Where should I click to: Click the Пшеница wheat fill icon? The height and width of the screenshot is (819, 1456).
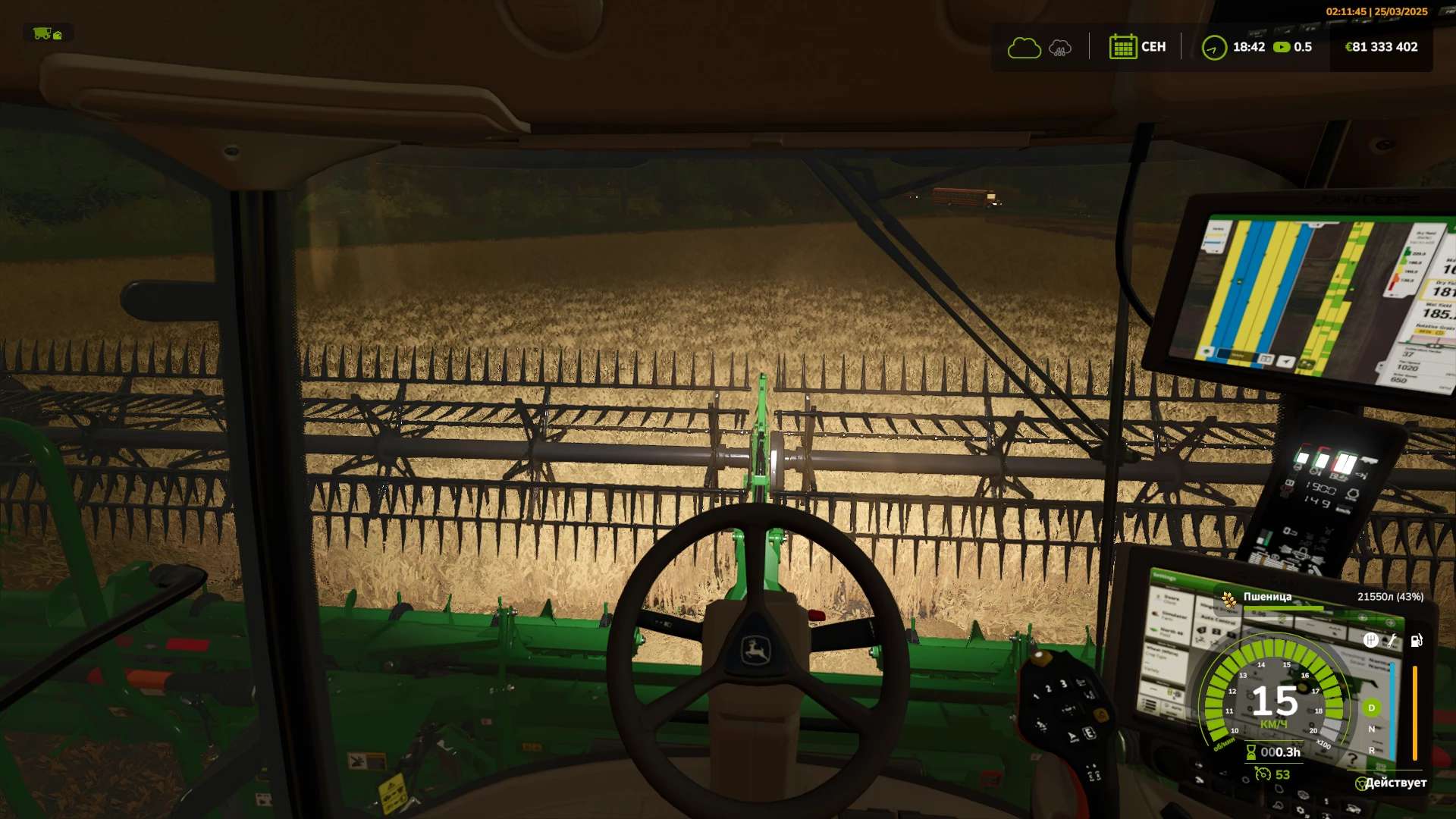(x=1228, y=600)
